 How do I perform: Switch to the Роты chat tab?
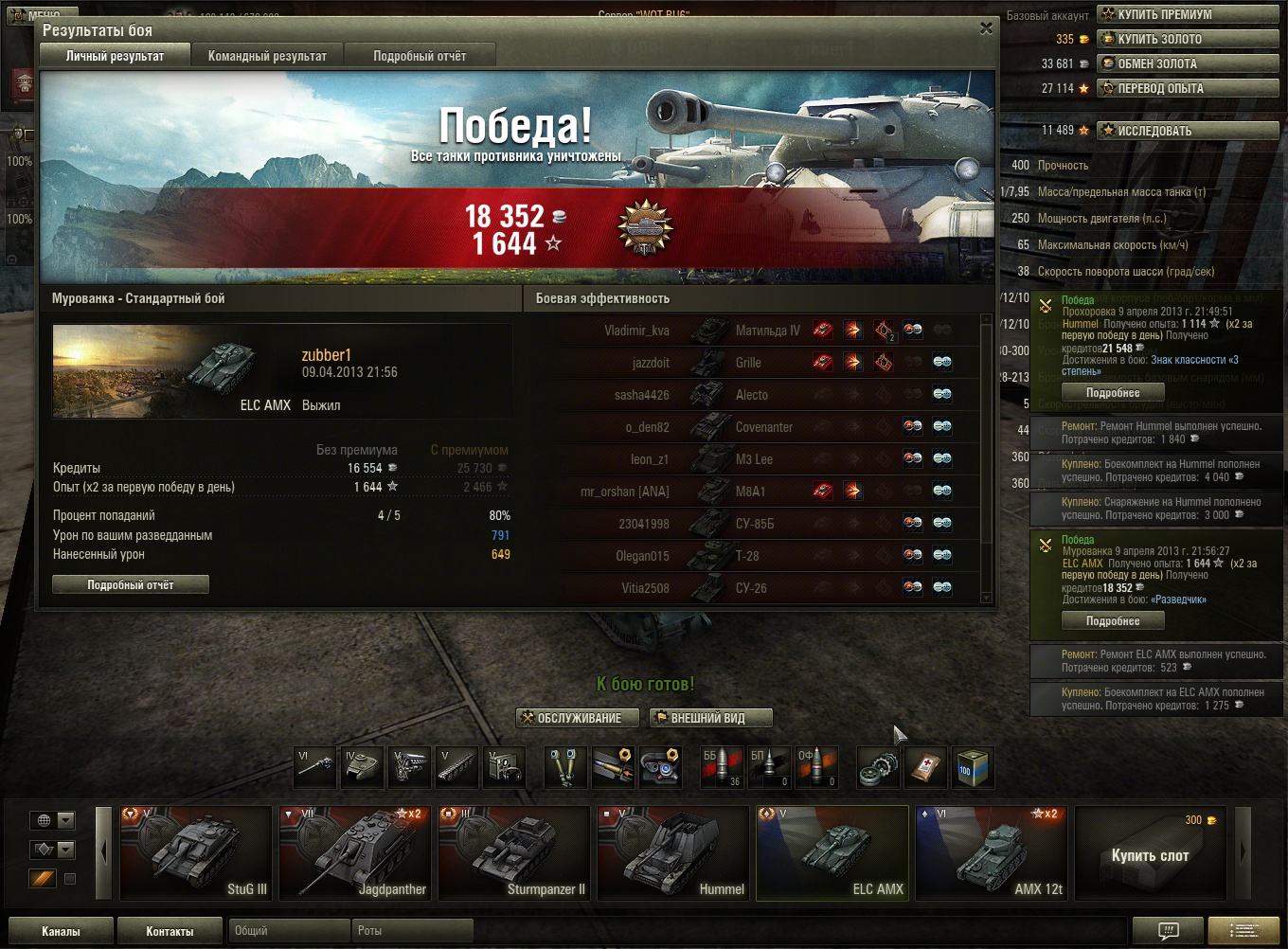(411, 931)
